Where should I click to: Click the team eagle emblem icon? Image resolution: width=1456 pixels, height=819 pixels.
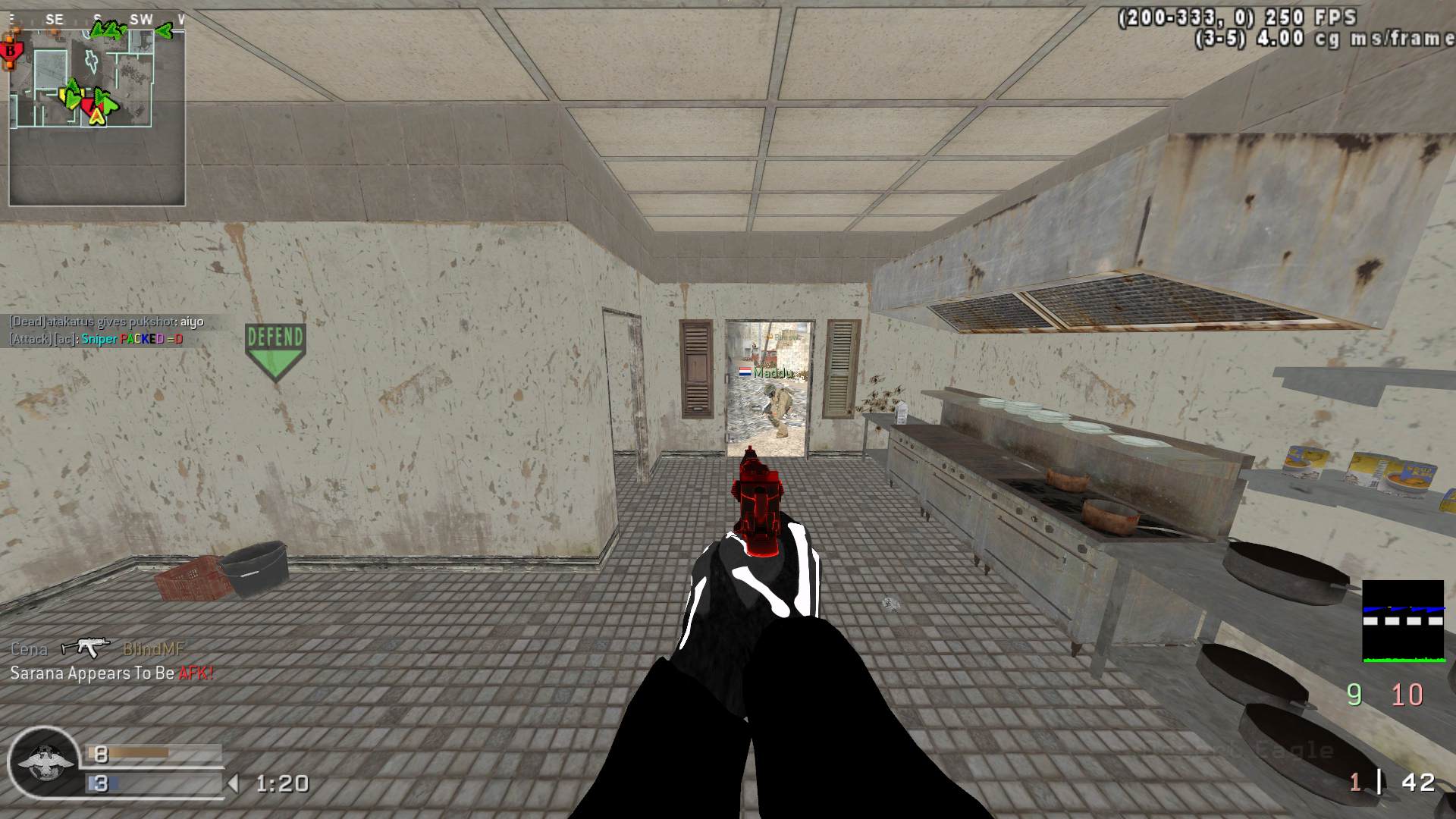pos(44,764)
